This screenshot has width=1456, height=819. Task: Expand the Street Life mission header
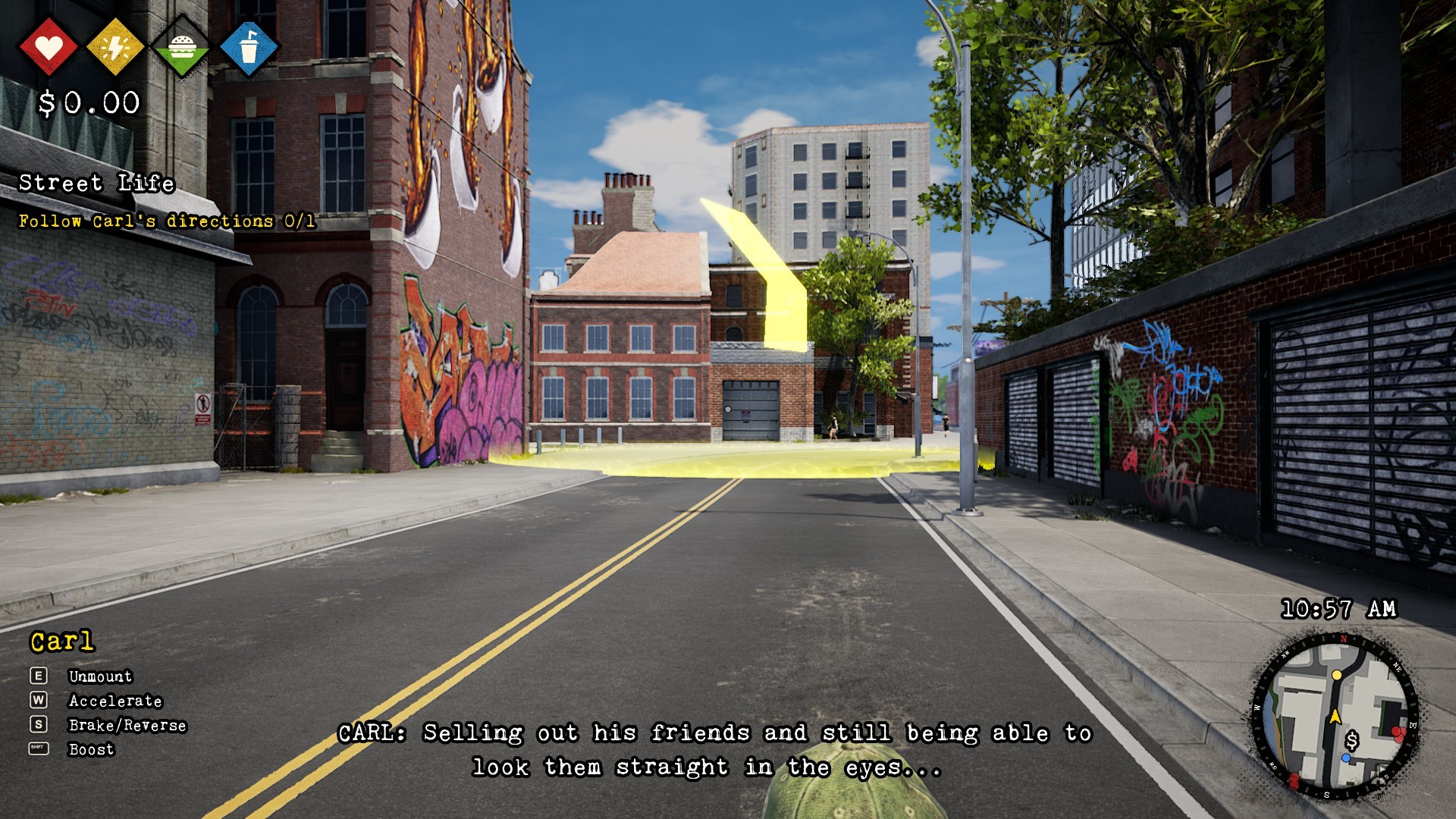tap(96, 184)
